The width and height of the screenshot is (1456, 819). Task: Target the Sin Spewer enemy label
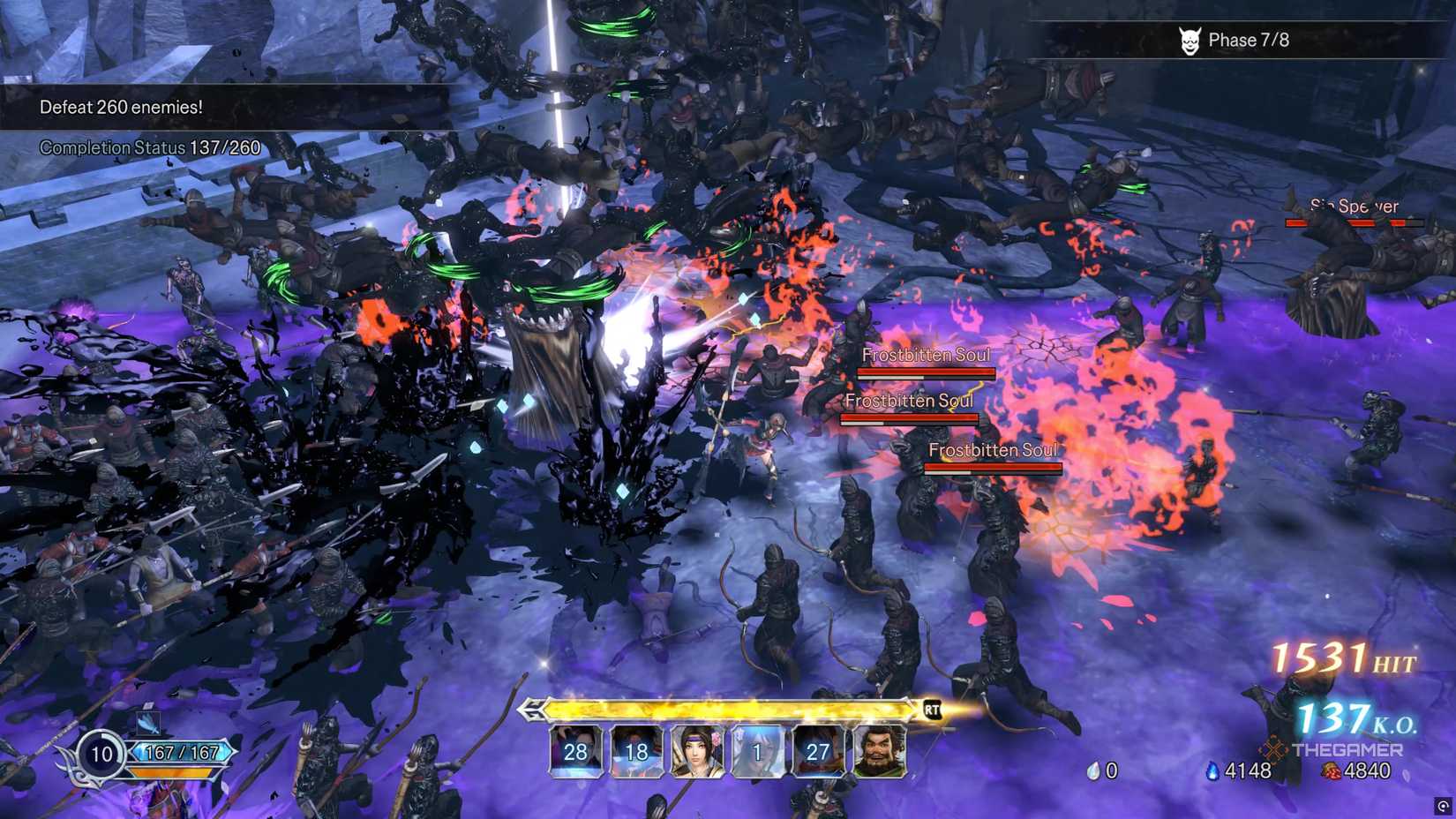pos(1355,206)
